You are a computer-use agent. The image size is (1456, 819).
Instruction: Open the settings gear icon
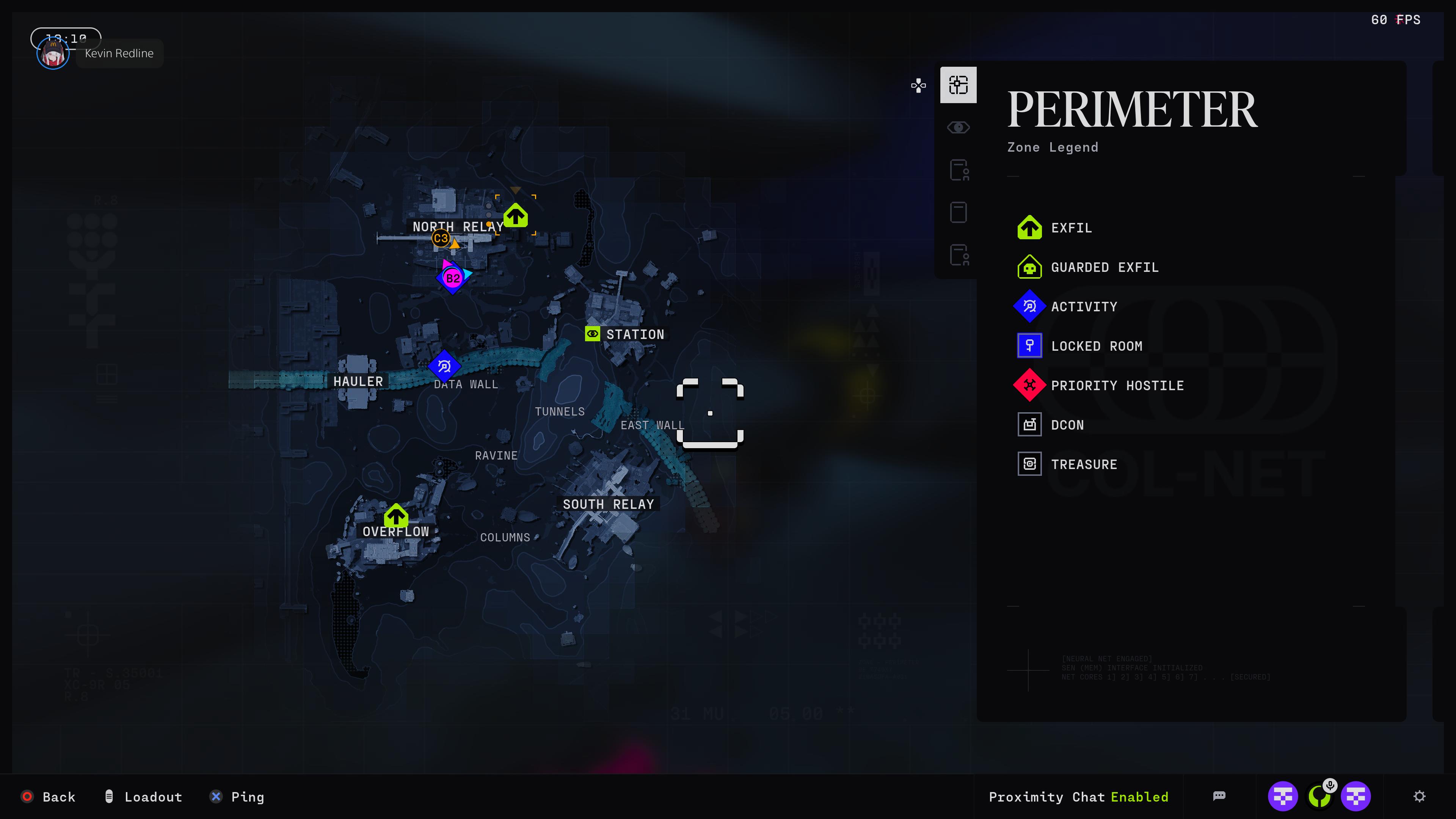tap(1419, 796)
